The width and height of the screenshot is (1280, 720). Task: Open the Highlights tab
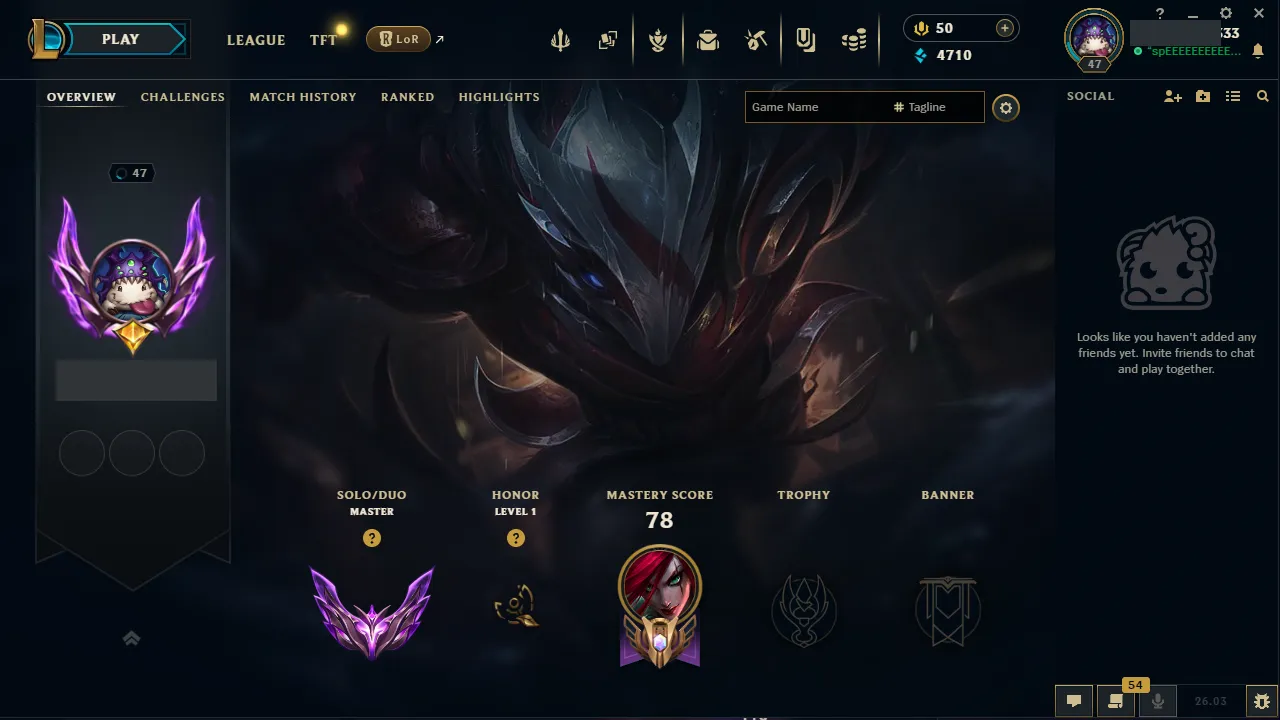click(x=498, y=96)
